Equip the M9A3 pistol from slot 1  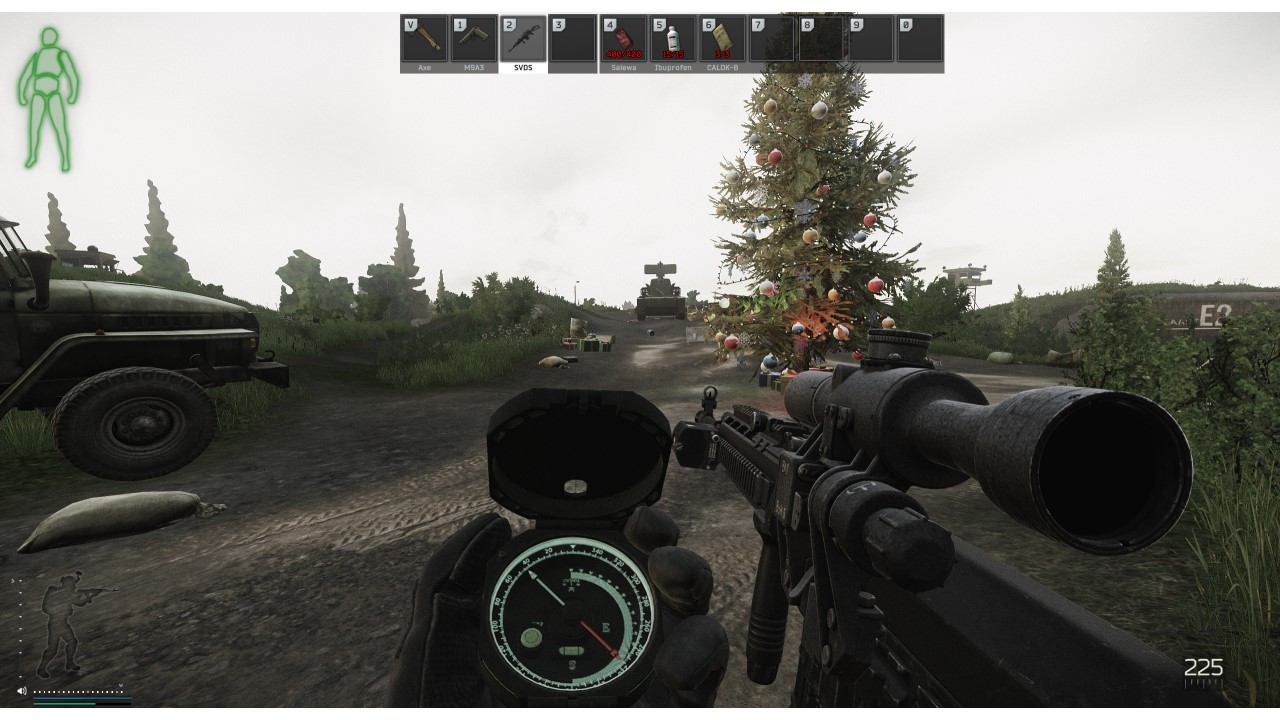[473, 38]
